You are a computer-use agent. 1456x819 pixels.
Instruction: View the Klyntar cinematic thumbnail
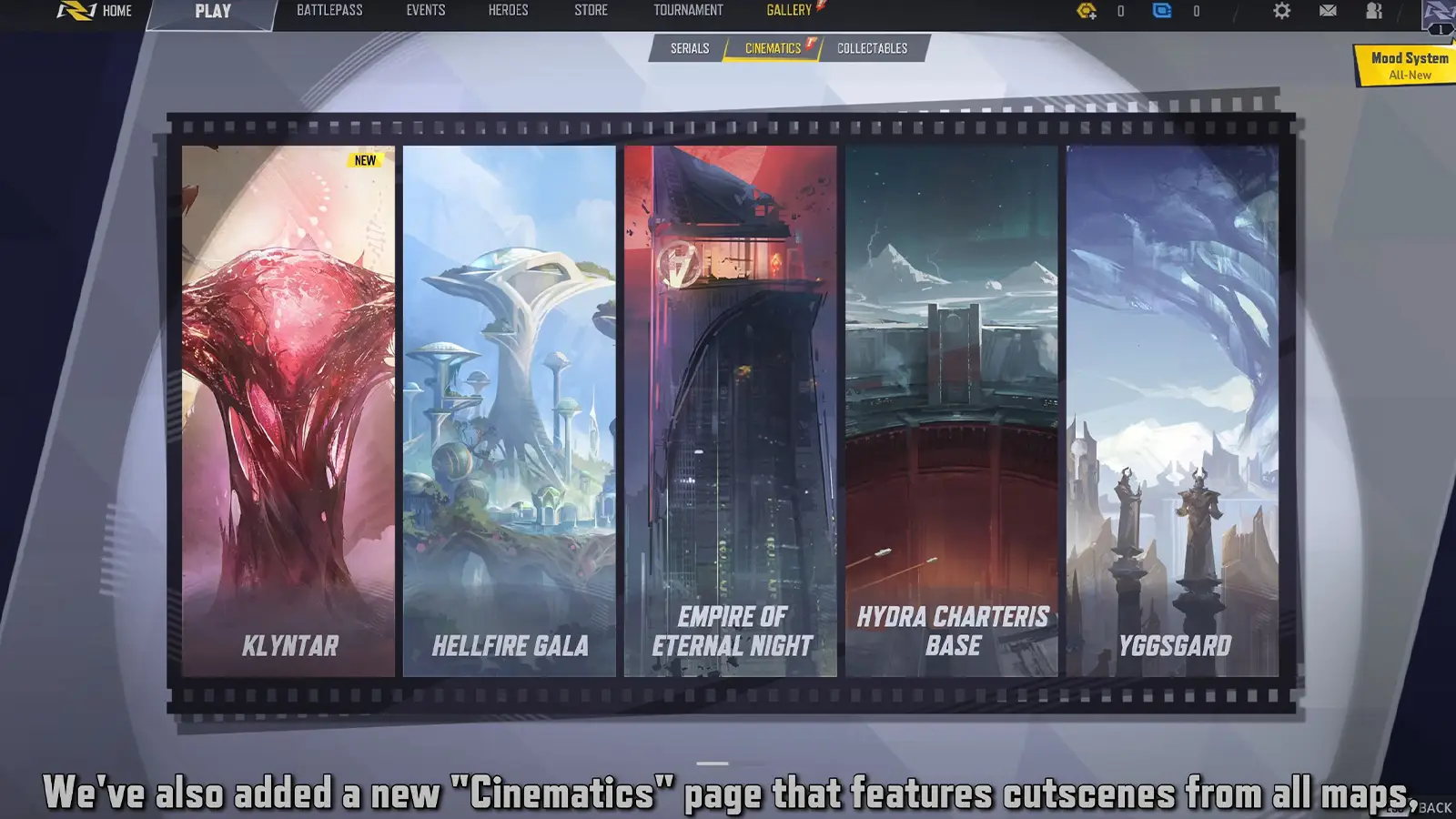pos(288,409)
